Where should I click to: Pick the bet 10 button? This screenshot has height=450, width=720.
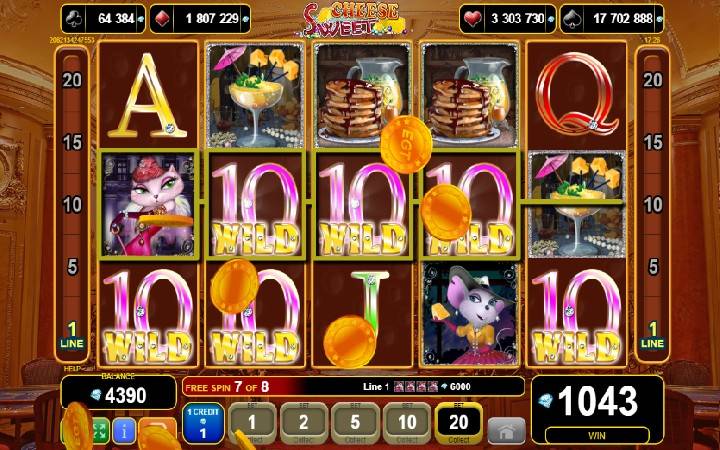tap(406, 424)
